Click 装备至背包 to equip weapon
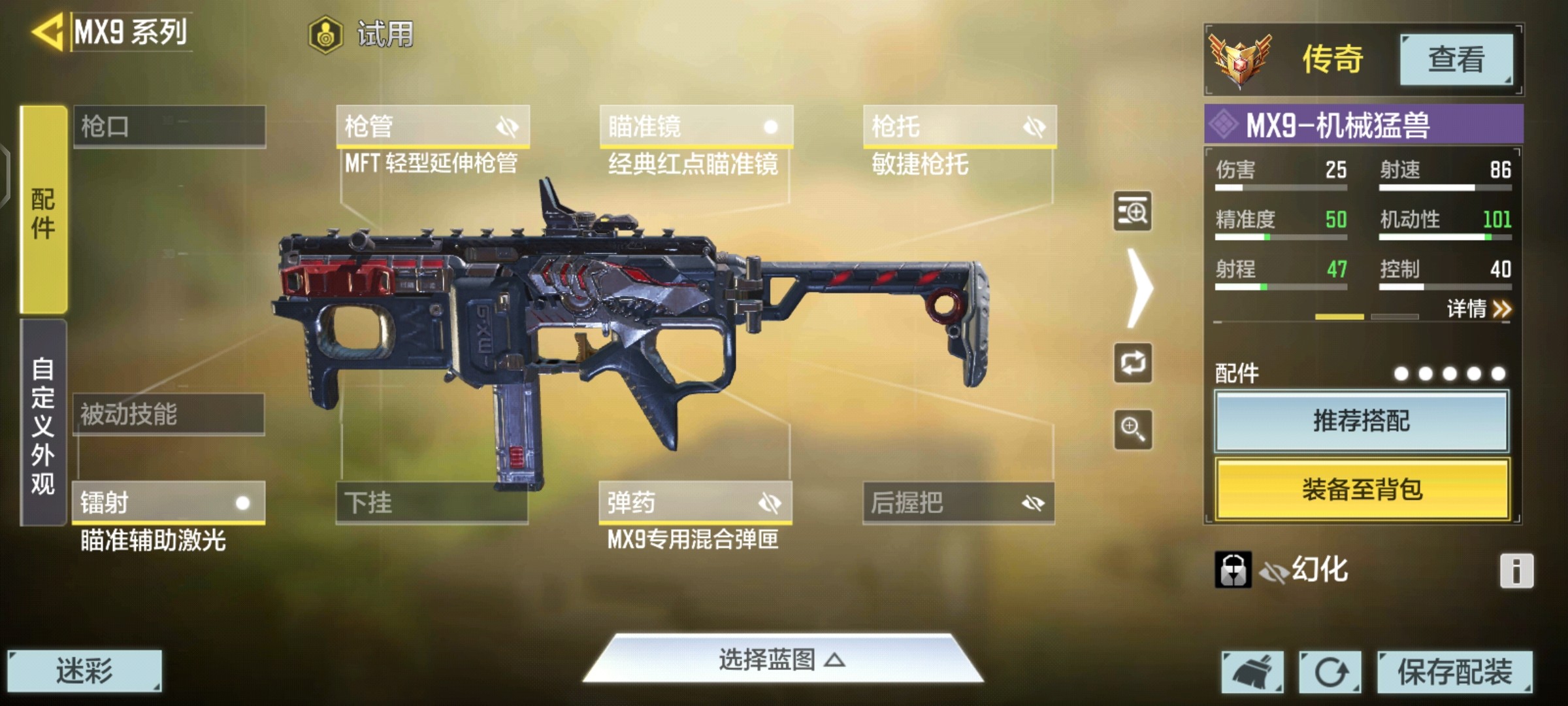 tap(1362, 489)
